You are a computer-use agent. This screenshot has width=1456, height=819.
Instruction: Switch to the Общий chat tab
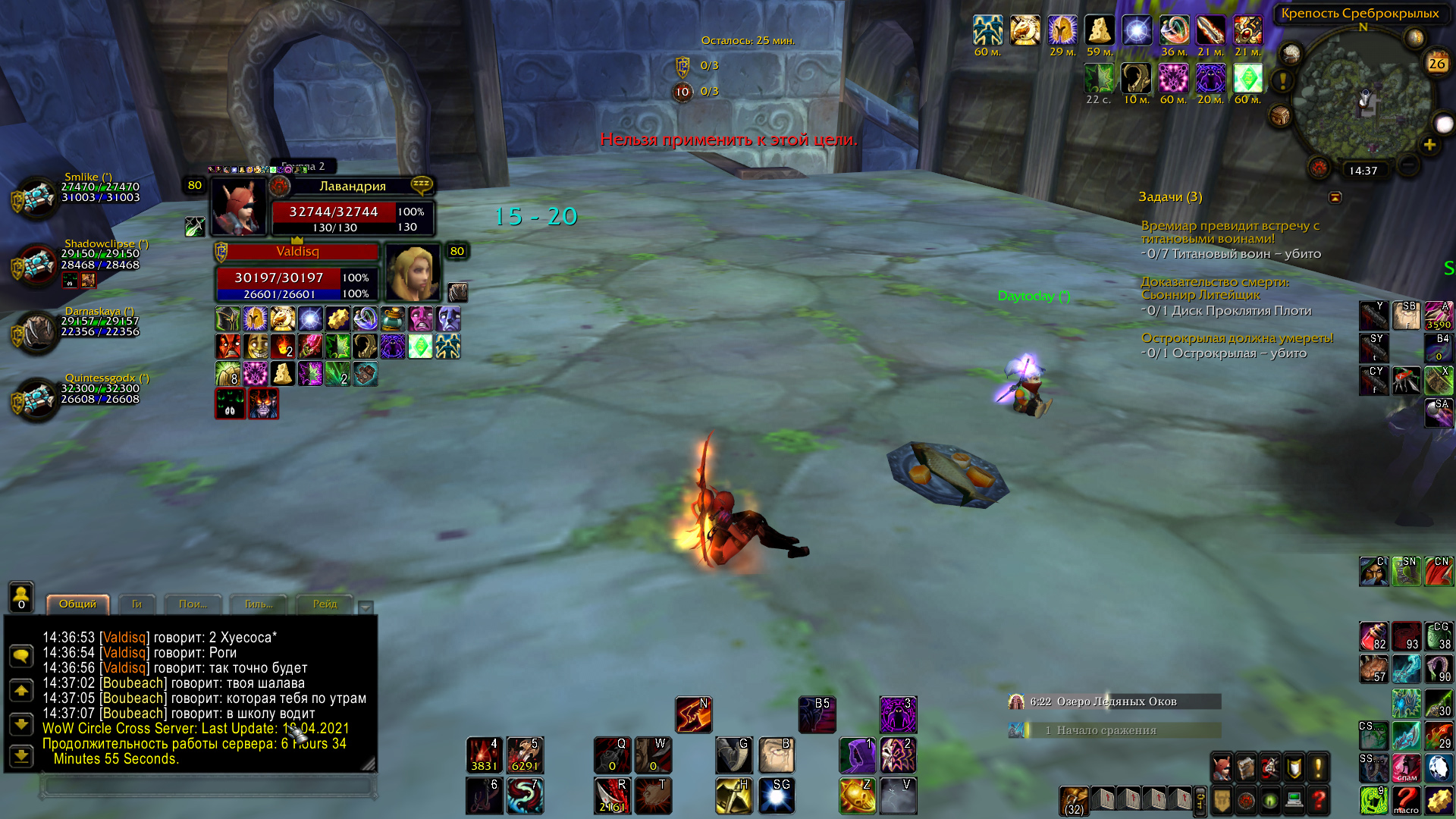tap(77, 604)
